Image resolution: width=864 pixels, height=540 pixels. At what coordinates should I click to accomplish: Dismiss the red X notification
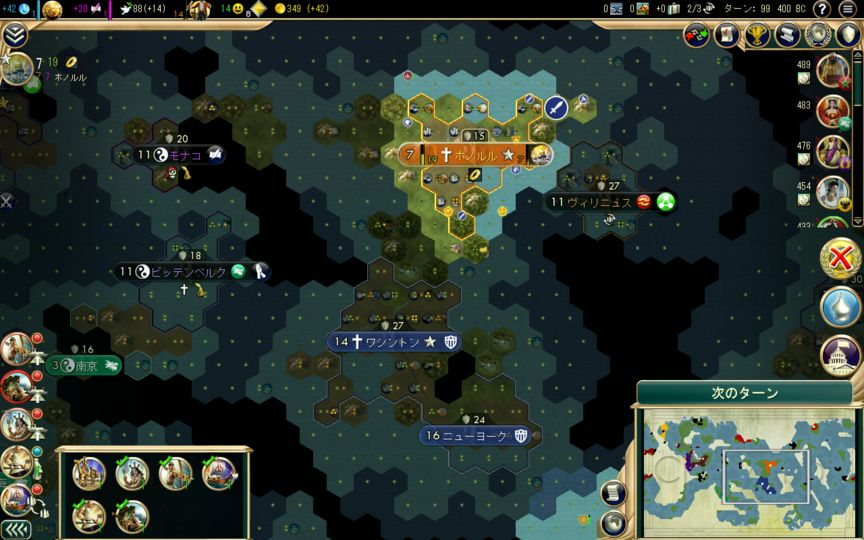coord(842,257)
